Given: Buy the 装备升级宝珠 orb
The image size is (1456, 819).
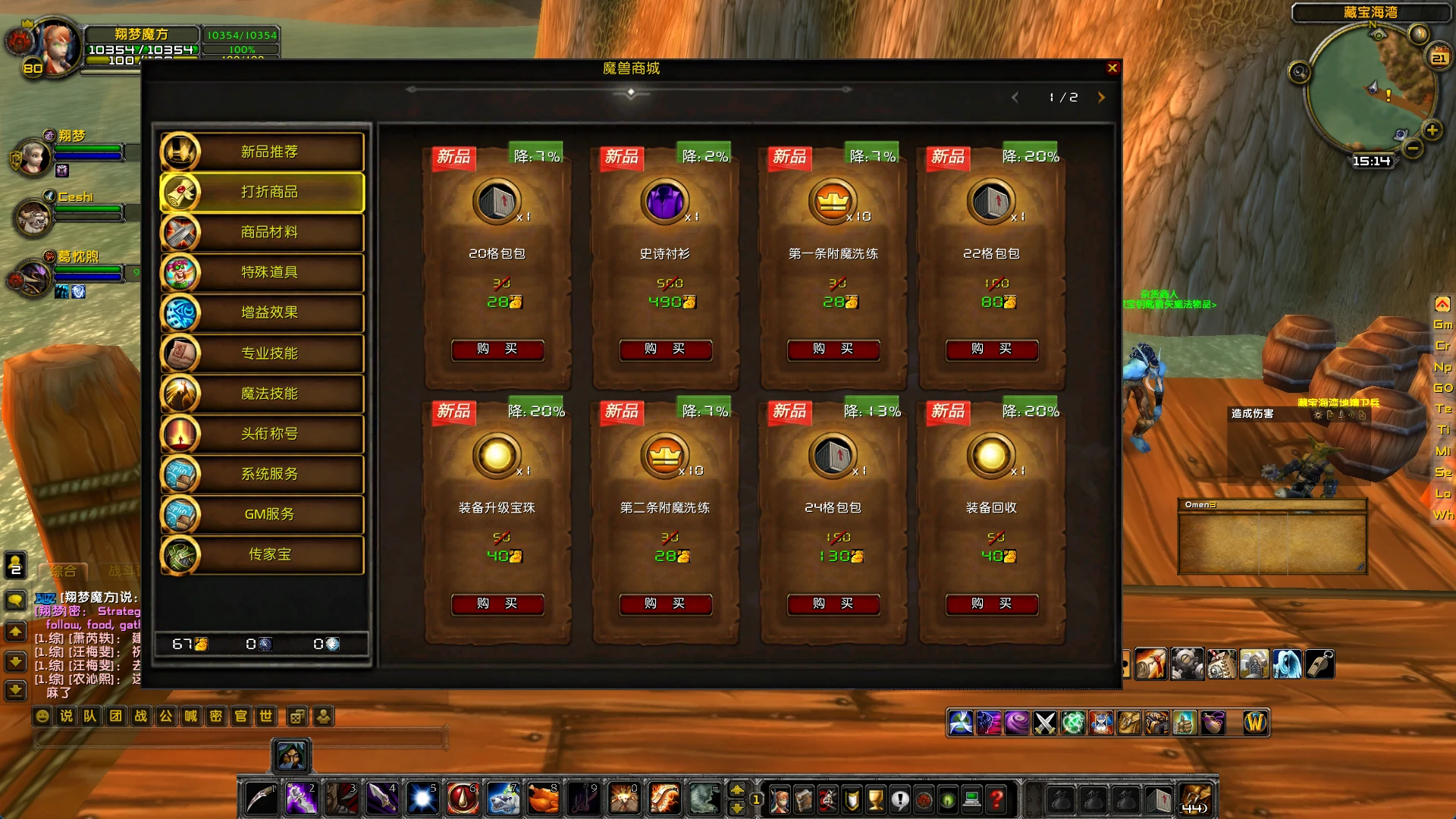Looking at the screenshot, I should click(497, 604).
